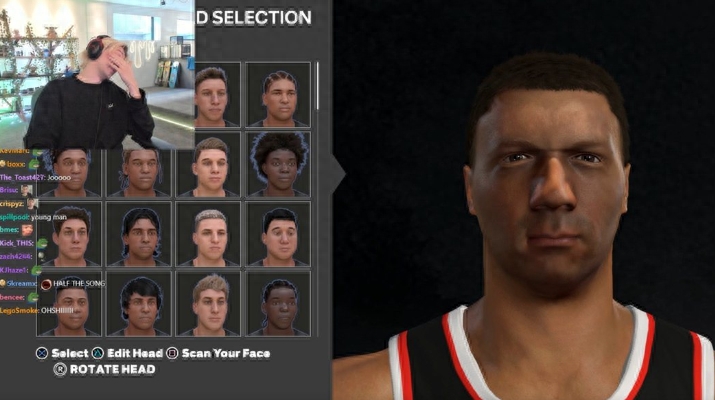Select the head with the large afro
Viewport: 715px width, 400px height.
(278, 164)
